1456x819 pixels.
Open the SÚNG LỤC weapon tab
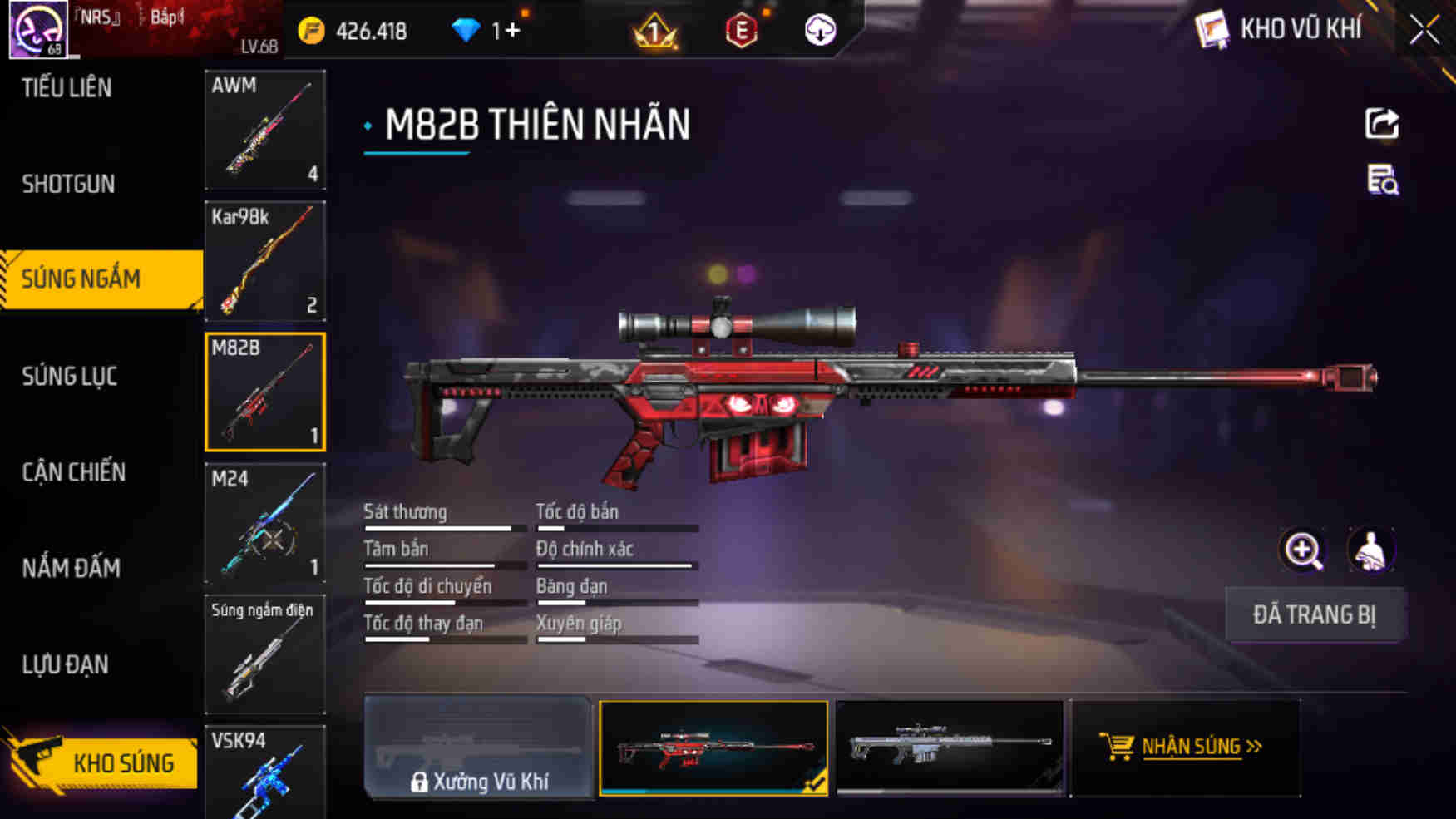(x=69, y=376)
